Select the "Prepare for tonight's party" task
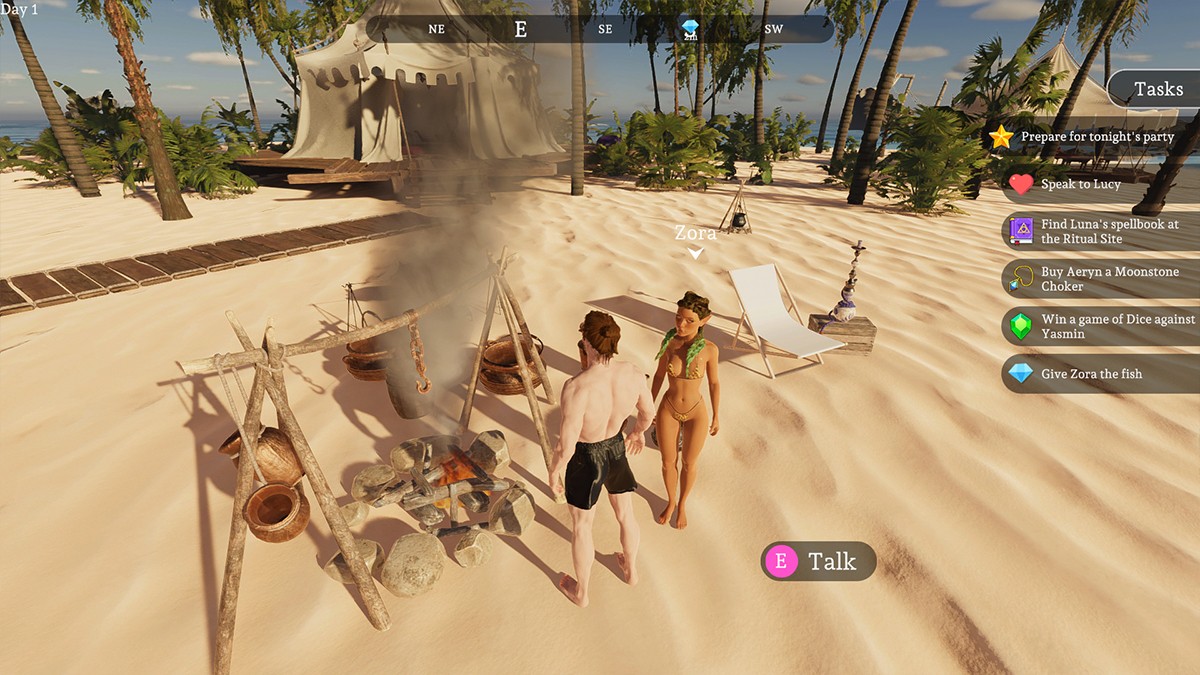This screenshot has height=675, width=1200. click(1097, 137)
